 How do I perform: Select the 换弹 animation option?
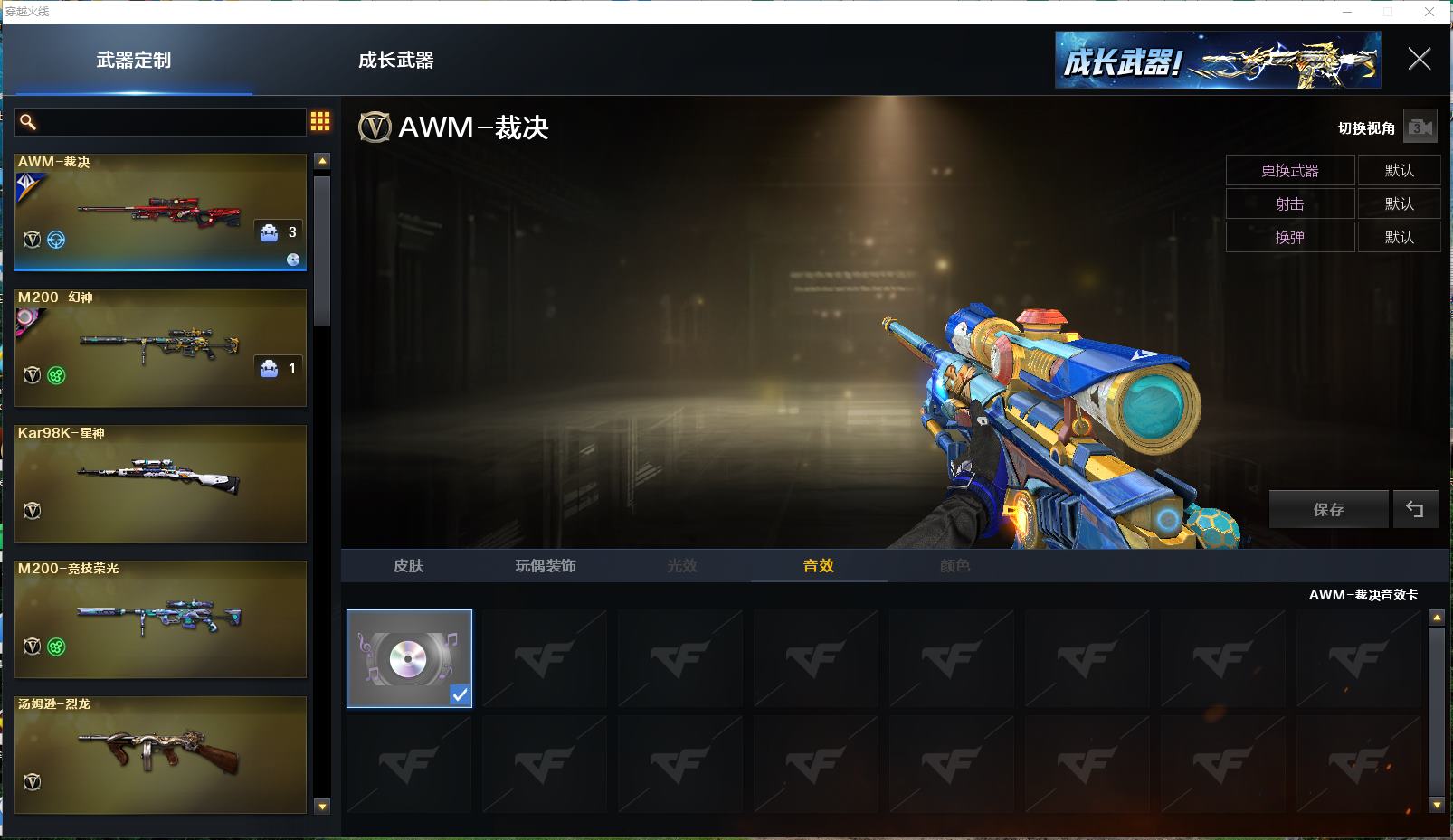pyautogui.click(x=1289, y=238)
